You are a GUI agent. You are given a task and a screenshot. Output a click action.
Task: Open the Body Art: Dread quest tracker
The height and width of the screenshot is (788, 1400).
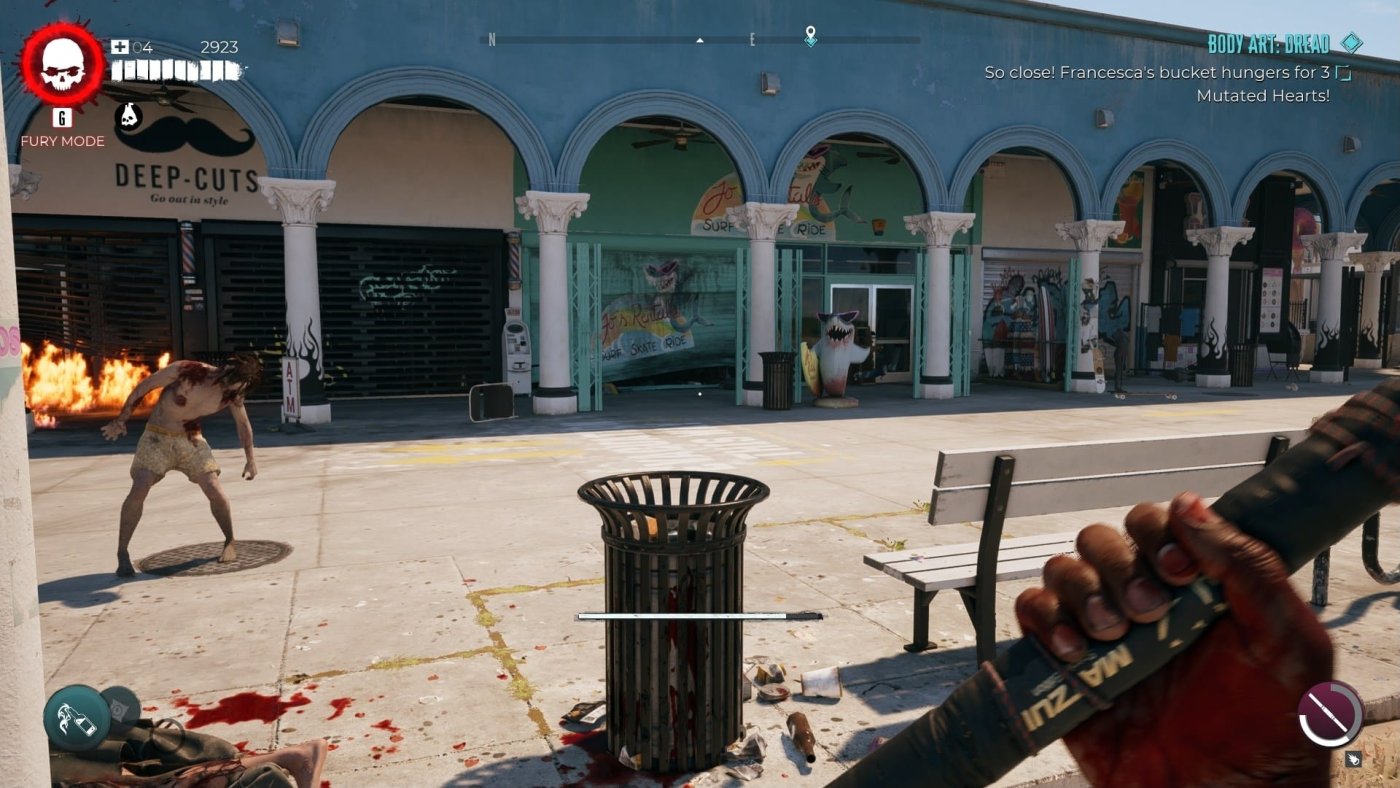1268,44
